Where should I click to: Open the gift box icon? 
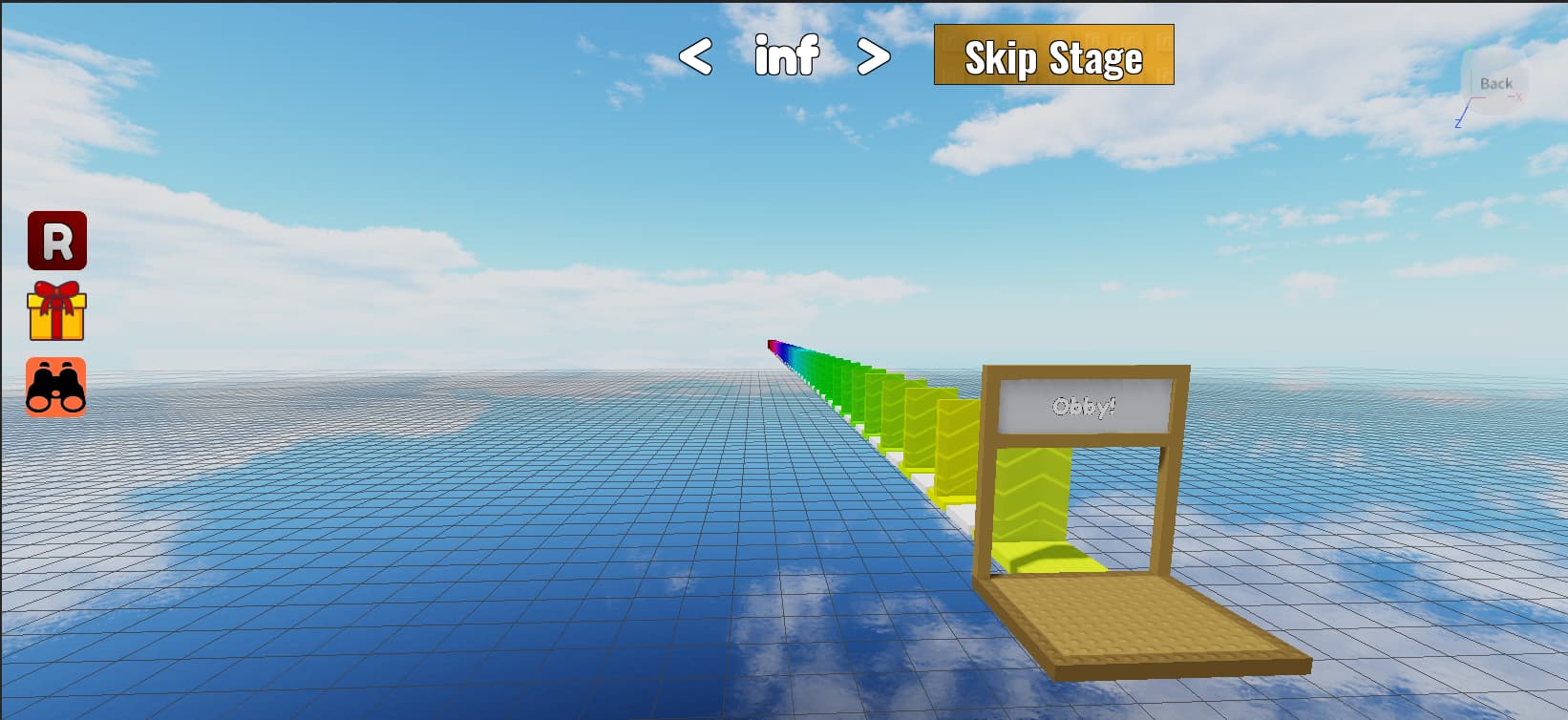coord(58,315)
